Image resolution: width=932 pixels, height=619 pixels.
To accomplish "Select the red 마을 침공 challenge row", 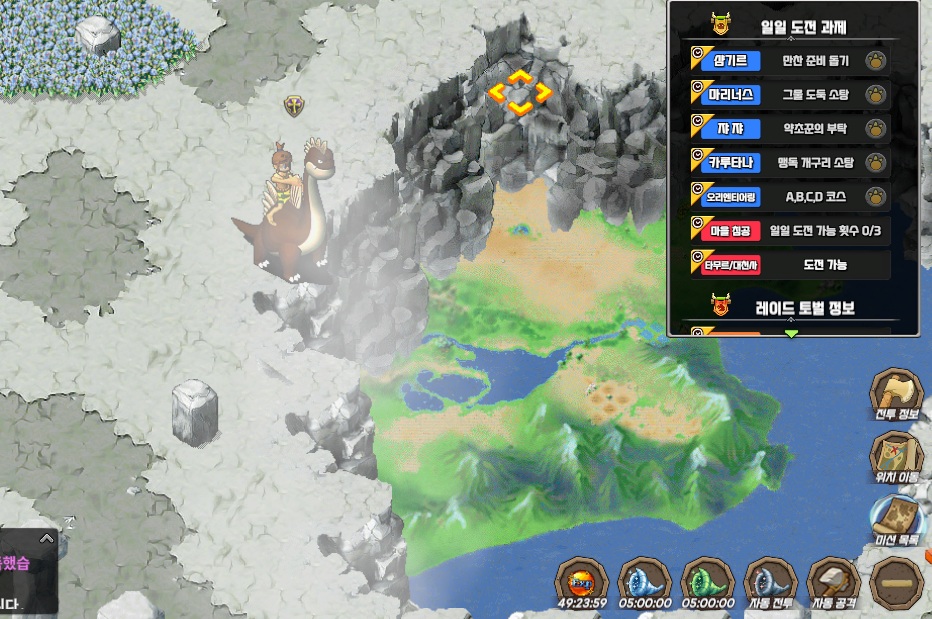I will (x=788, y=230).
